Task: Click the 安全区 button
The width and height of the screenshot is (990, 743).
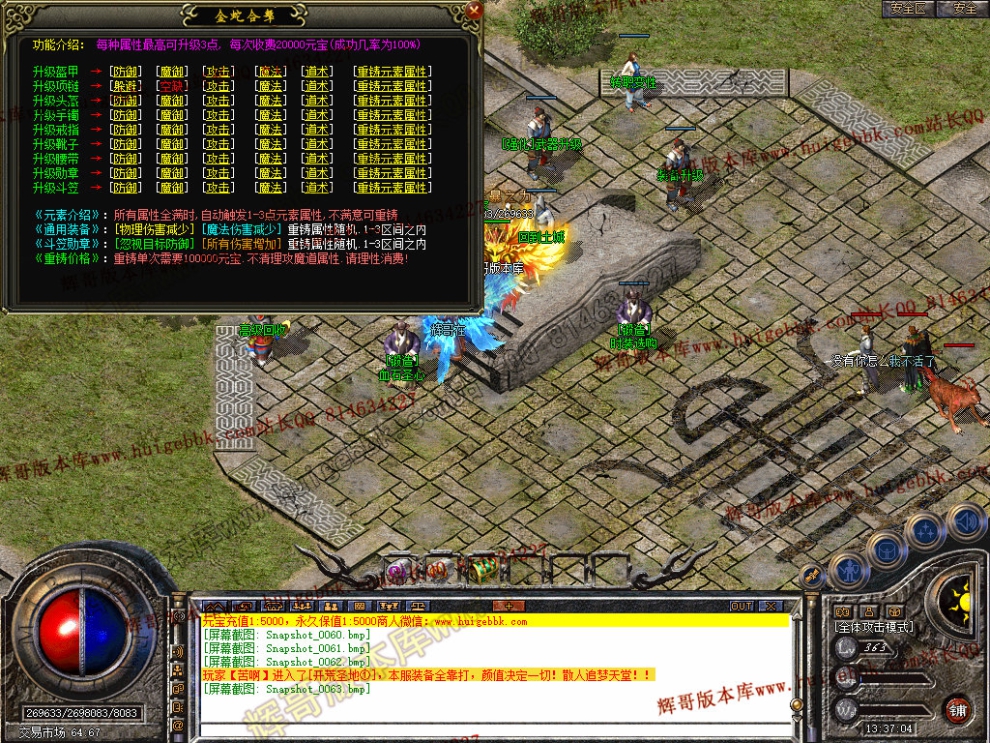Action: (x=908, y=8)
